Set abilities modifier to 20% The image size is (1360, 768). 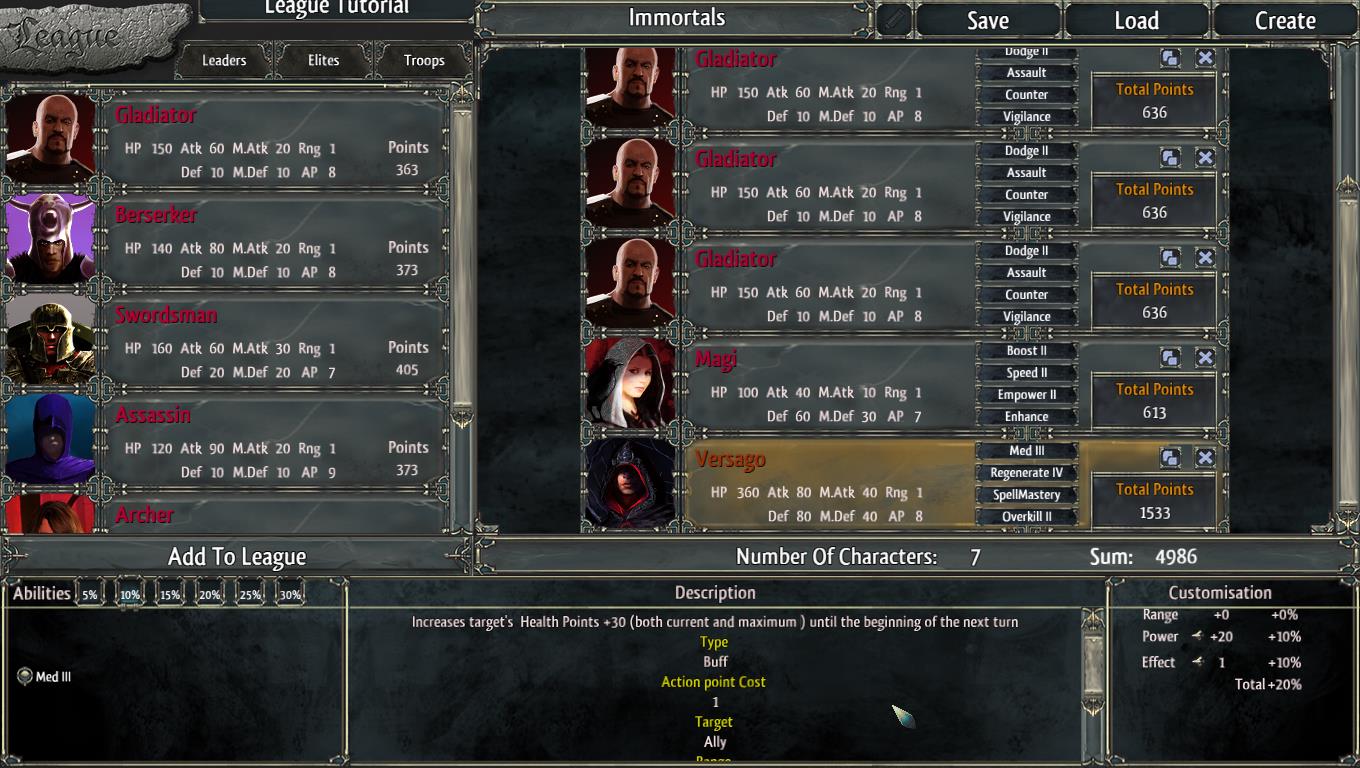coord(209,595)
